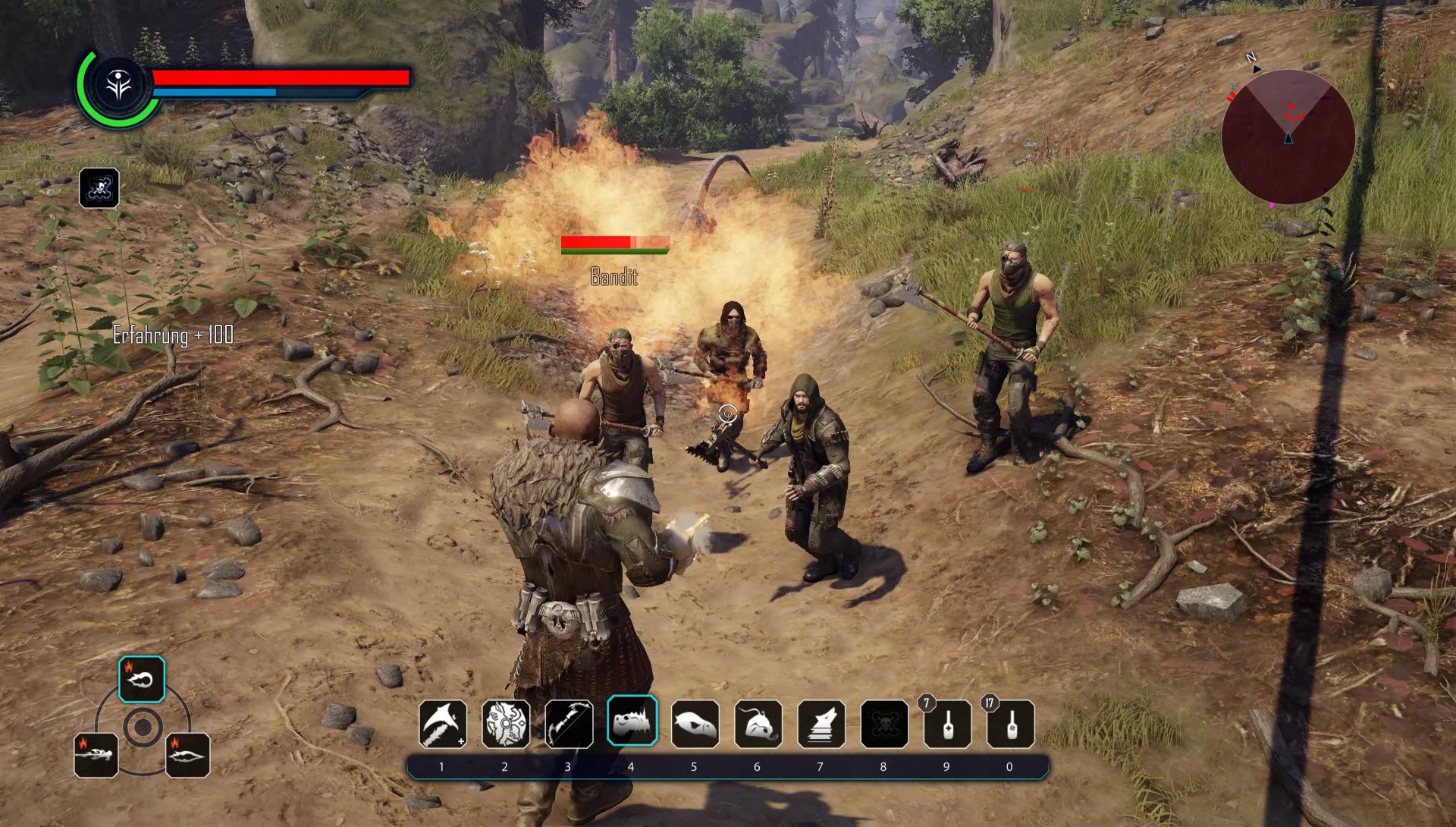The image size is (1456, 827).
Task: Choose the flame dart spell
Action: pos(187,755)
